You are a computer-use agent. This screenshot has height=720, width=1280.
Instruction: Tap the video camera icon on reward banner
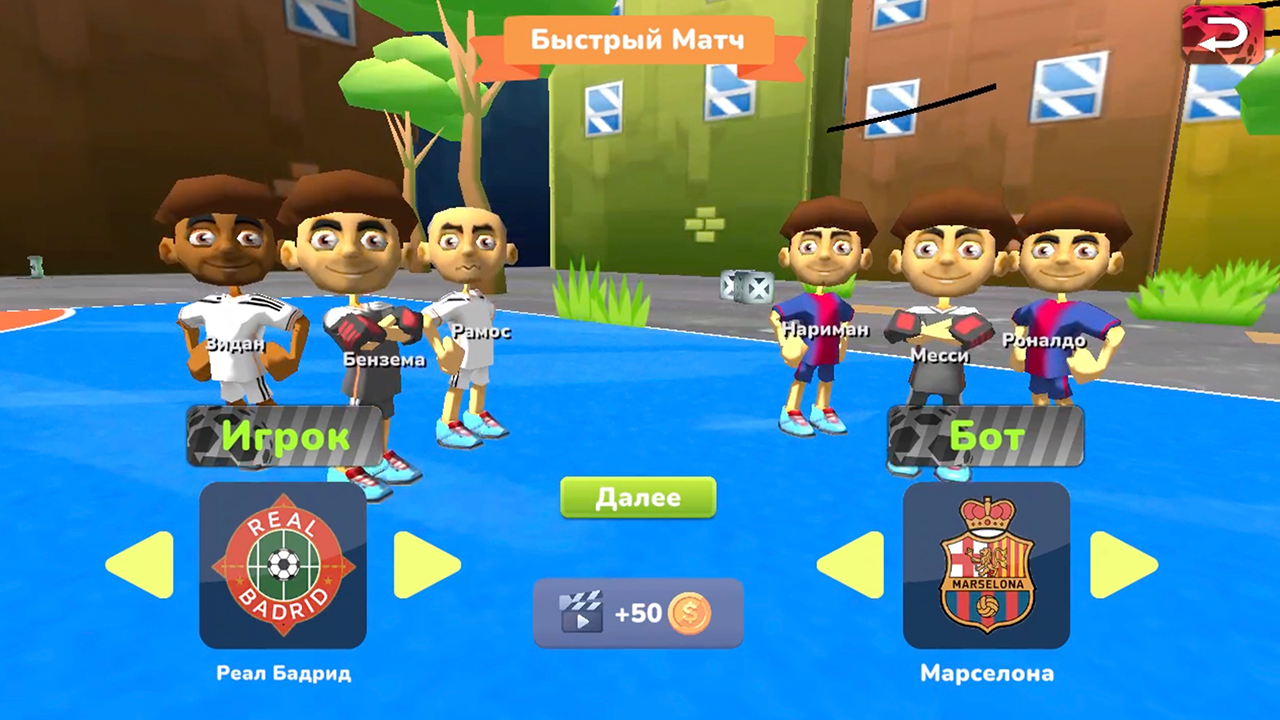[x=581, y=613]
